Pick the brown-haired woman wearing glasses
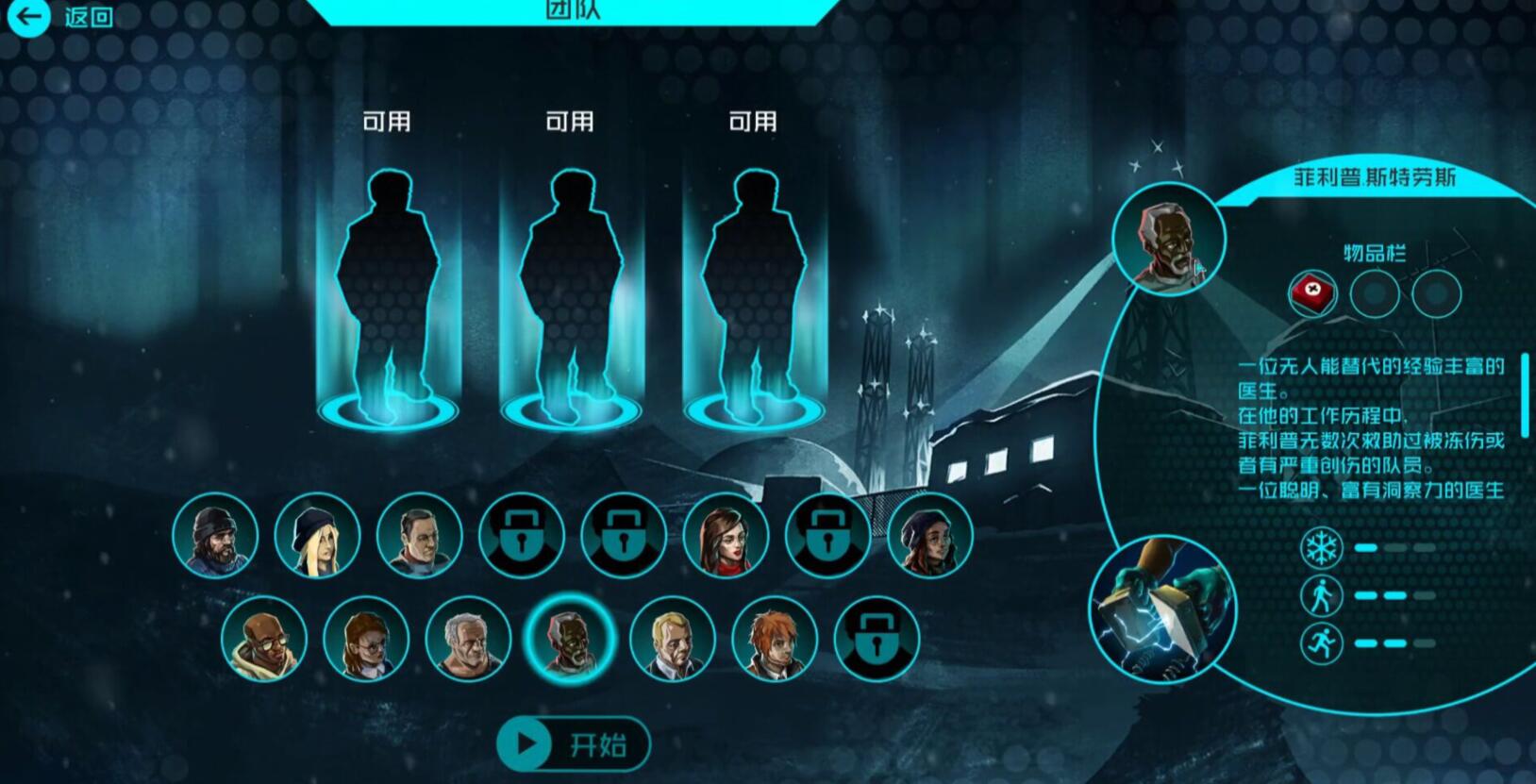1536x784 pixels. pyautogui.click(x=366, y=639)
